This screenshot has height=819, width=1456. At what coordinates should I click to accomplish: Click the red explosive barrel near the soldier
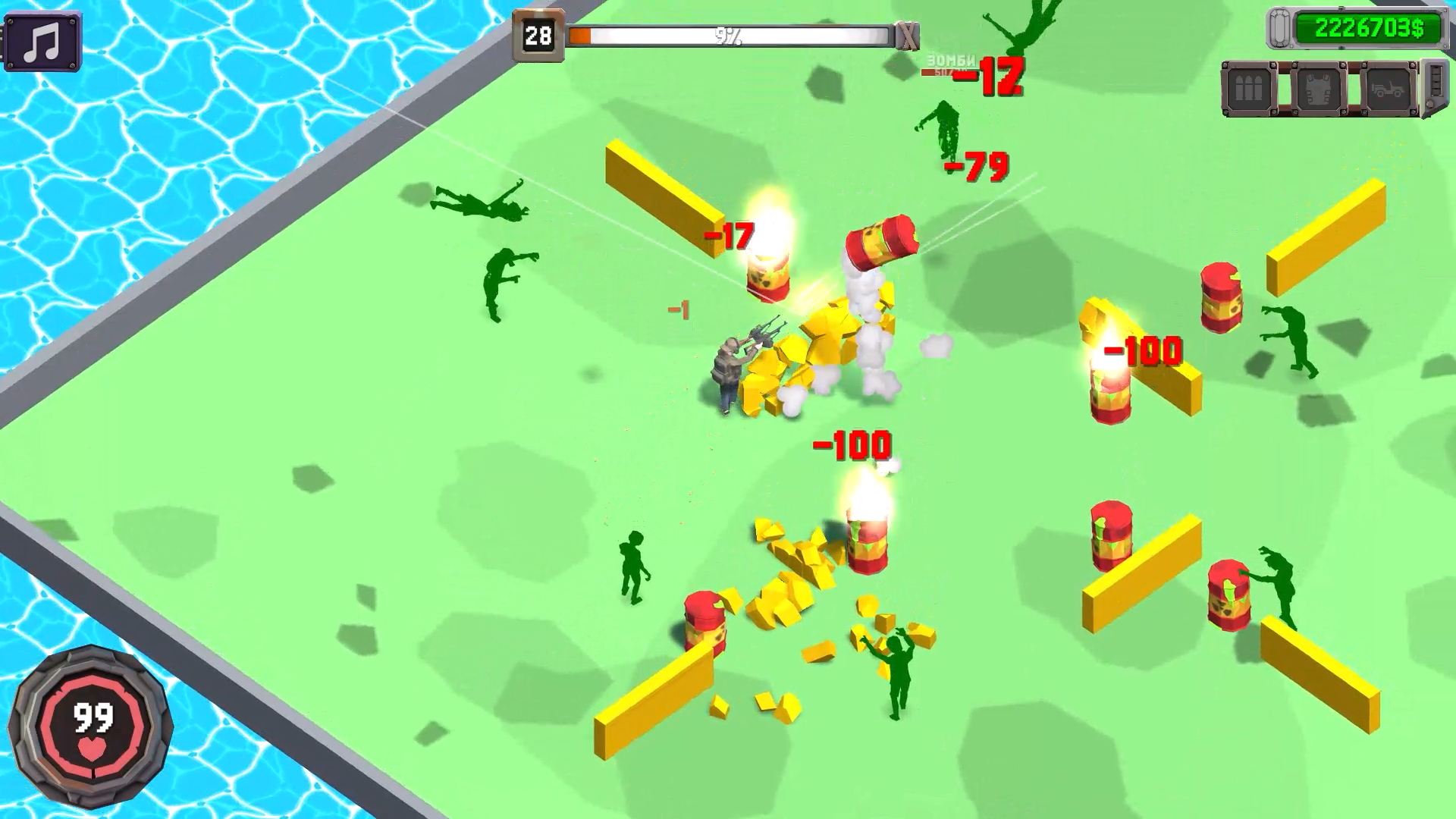(x=767, y=277)
